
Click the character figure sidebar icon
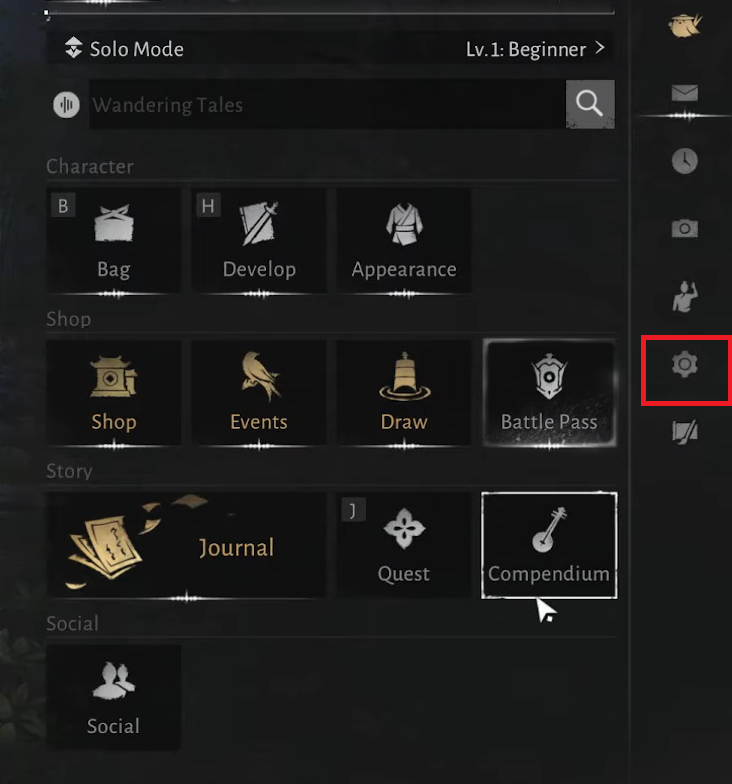tap(685, 296)
